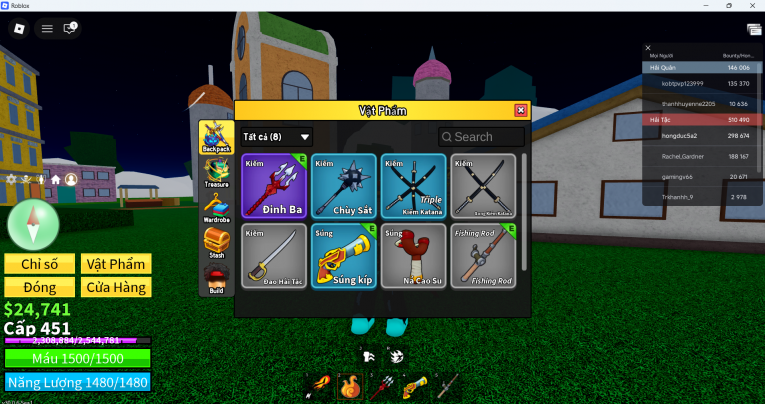This screenshot has height=404, width=765.
Task: Open the Chỉ số stats button
Action: 40,264
